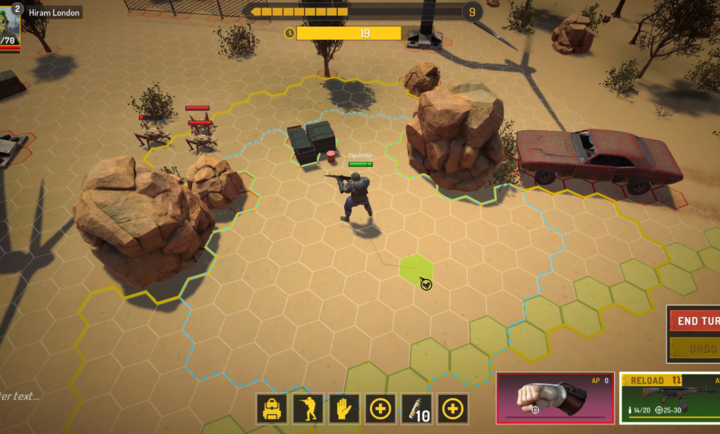
Task: Select the fist melee weapon slot
Action: tap(555, 399)
